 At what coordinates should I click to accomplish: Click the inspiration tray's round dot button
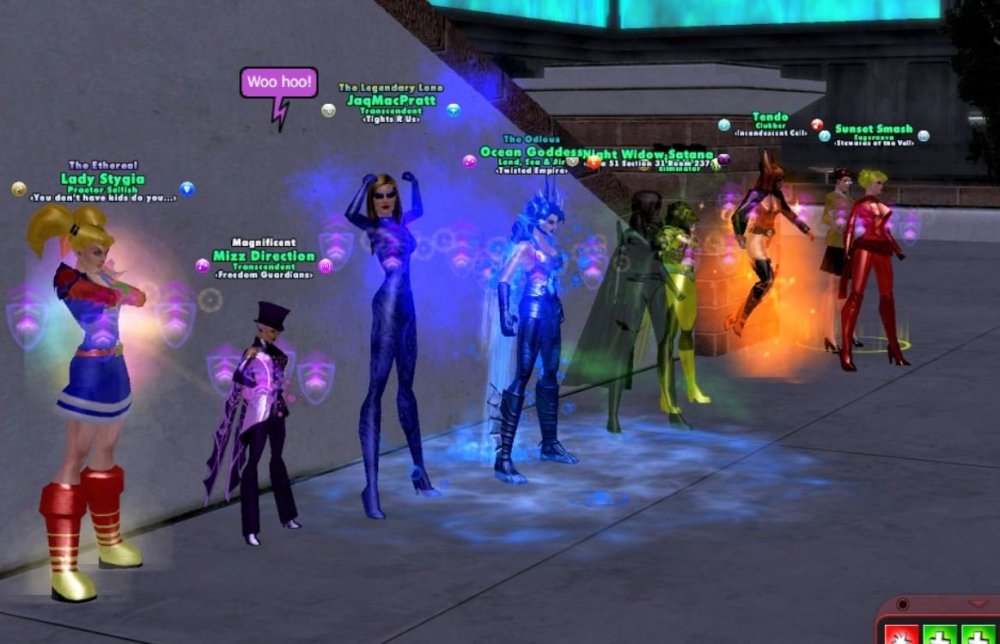coord(903,605)
